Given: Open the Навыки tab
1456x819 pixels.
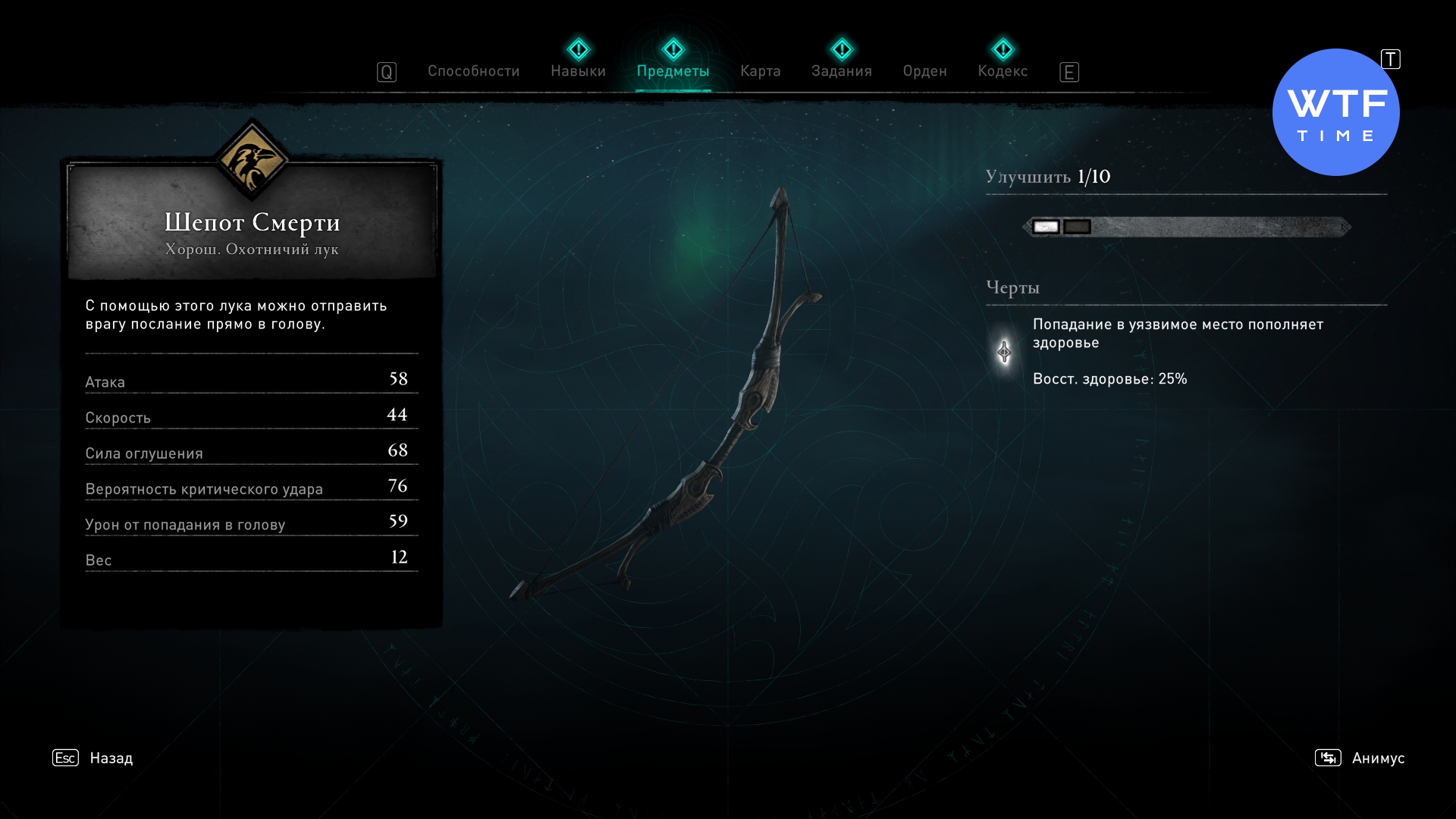Looking at the screenshot, I should pyautogui.click(x=578, y=71).
